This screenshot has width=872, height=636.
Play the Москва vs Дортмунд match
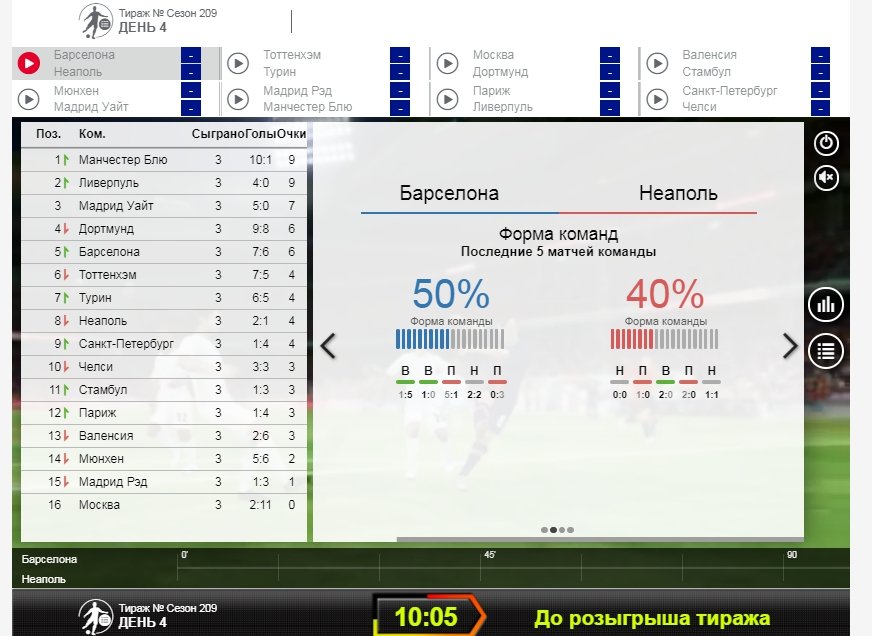click(447, 64)
